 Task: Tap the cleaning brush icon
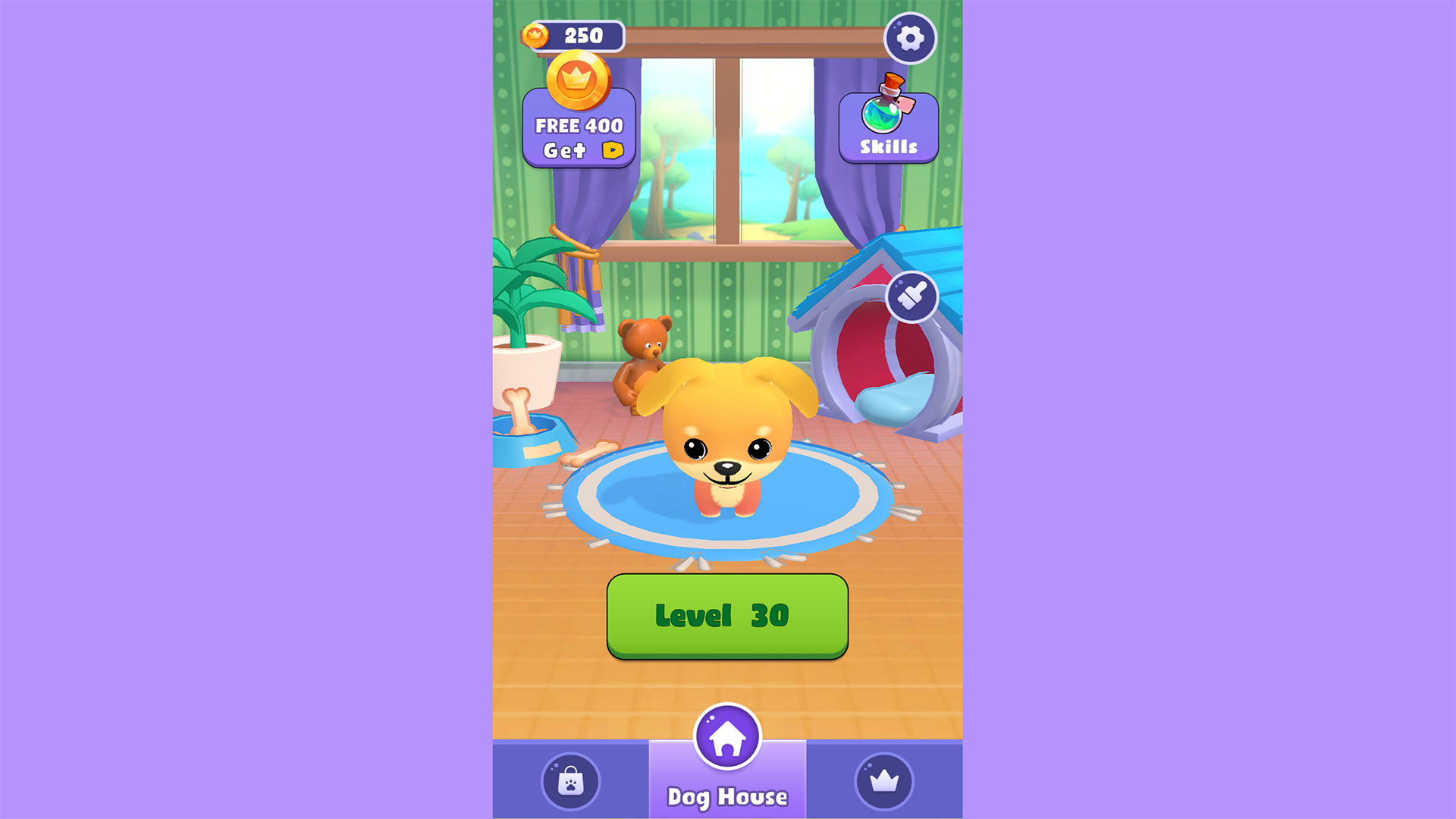(x=913, y=297)
